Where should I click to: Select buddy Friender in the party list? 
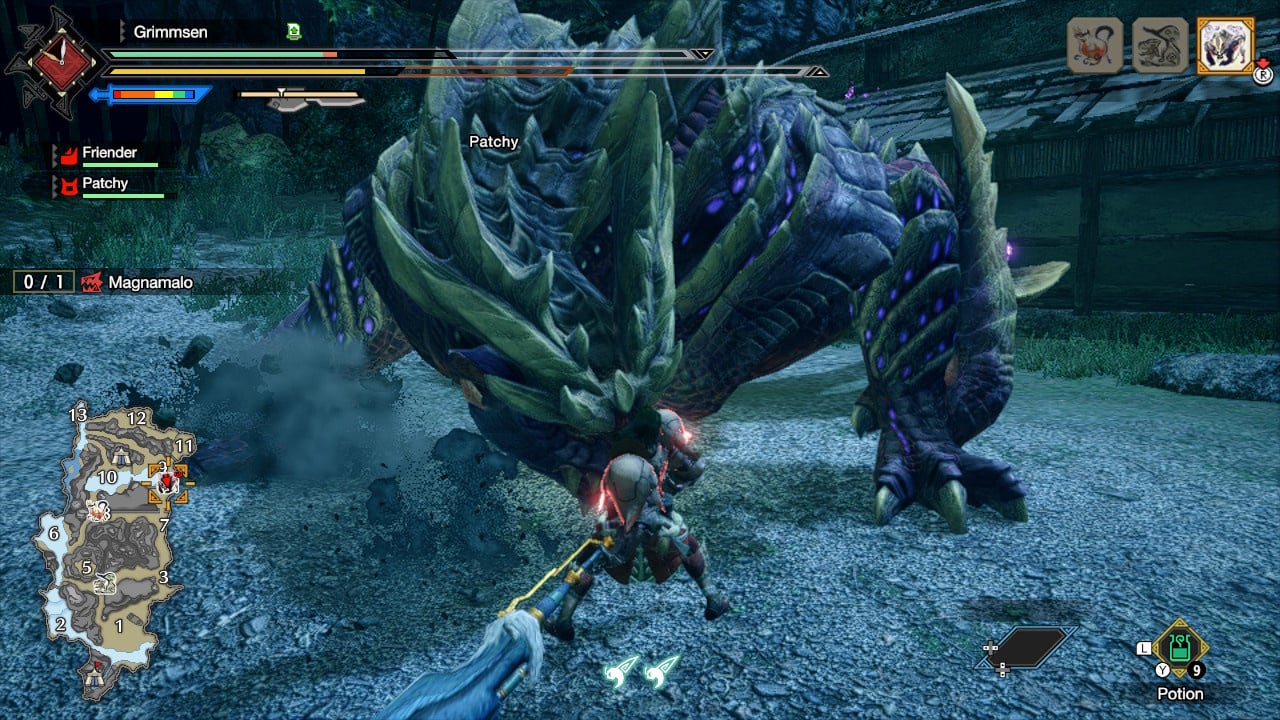pyautogui.click(x=108, y=153)
